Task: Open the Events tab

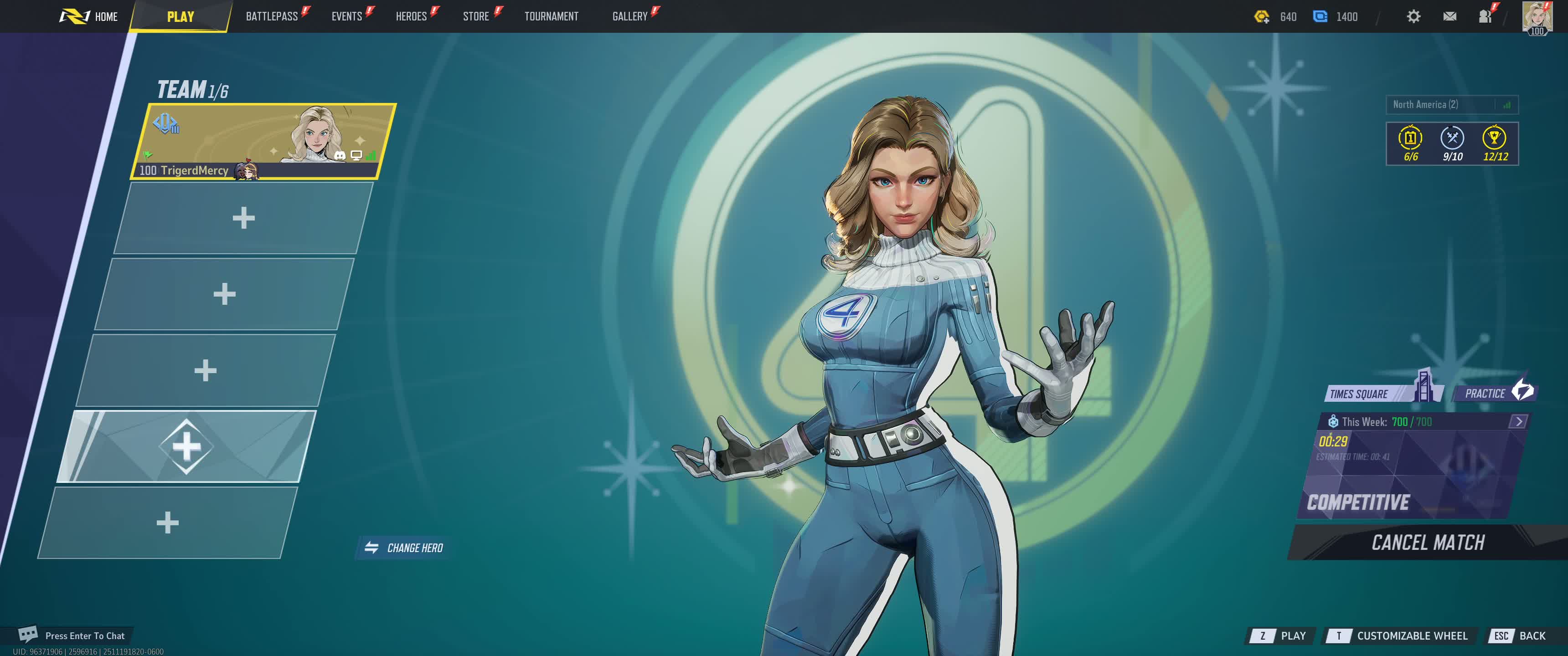Action: pos(346,16)
